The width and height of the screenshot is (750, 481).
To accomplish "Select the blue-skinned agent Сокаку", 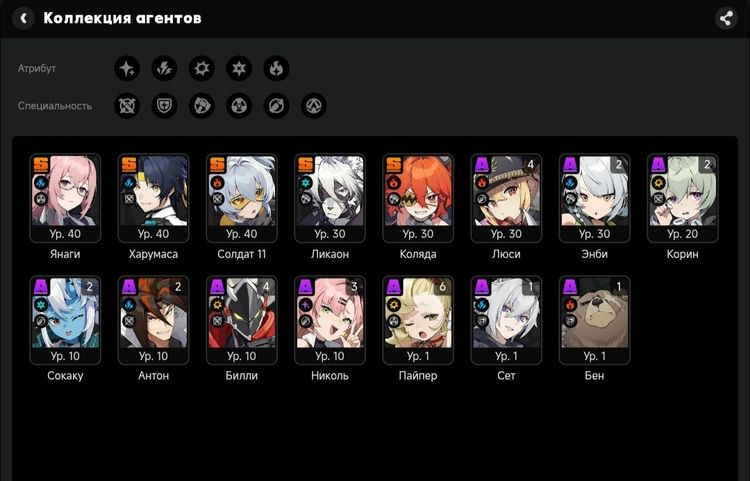I will point(65,319).
